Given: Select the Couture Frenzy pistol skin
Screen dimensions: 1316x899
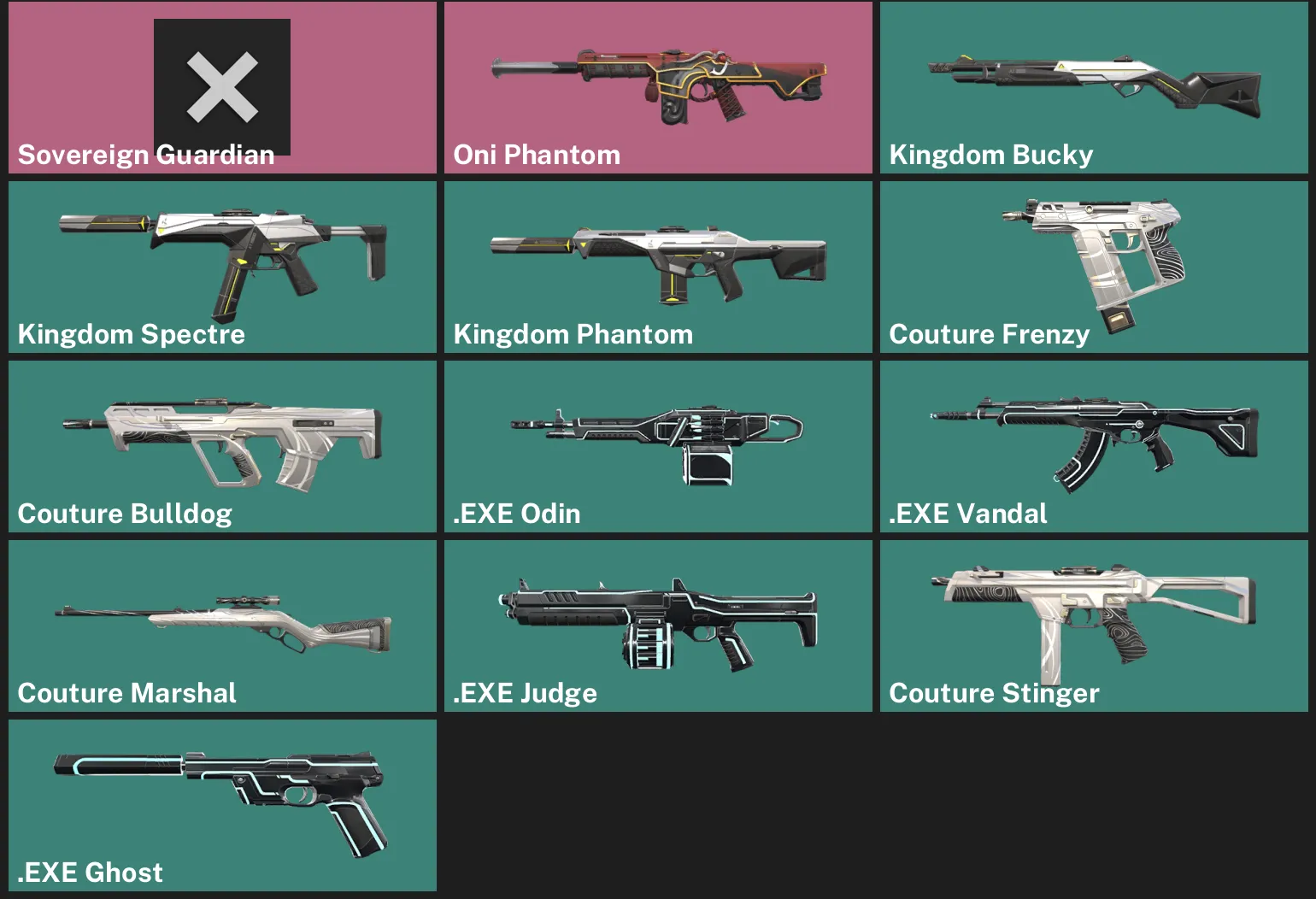Looking at the screenshot, I should click(1094, 256).
